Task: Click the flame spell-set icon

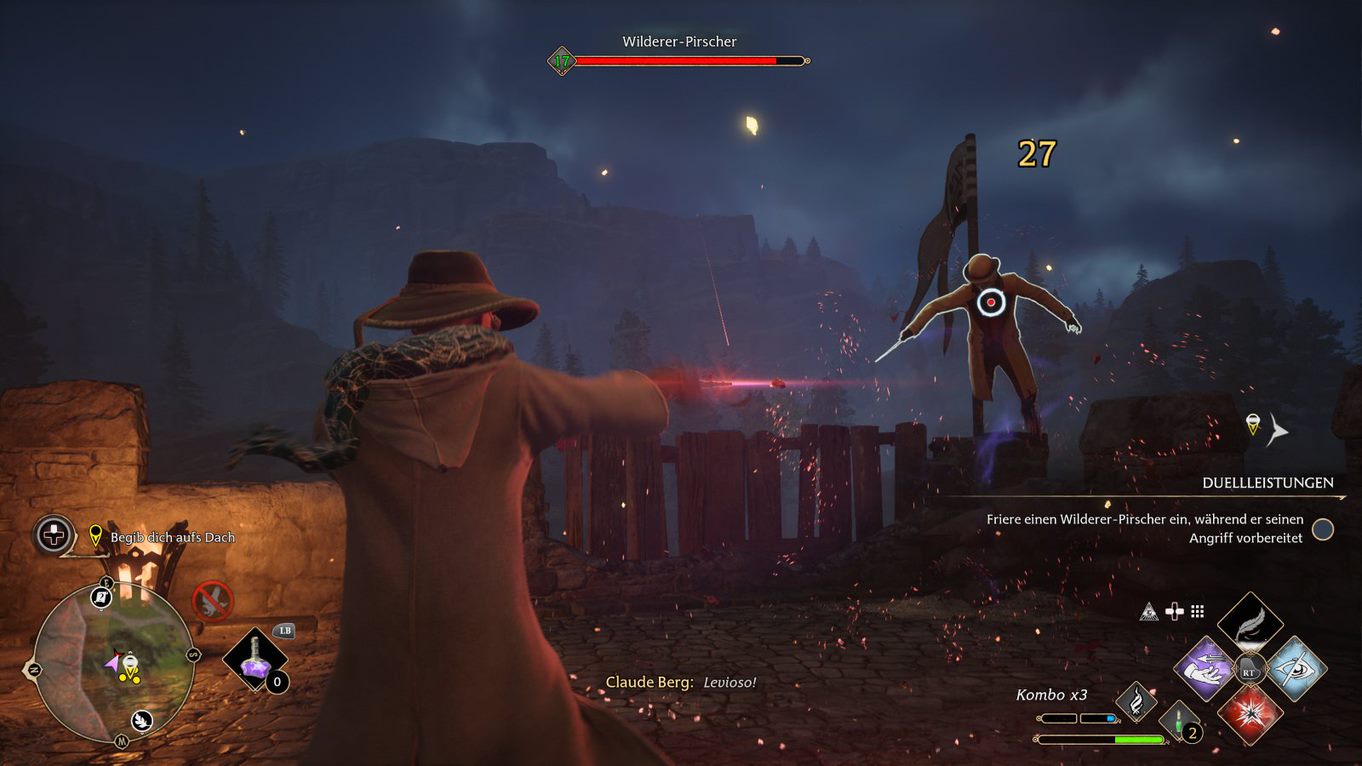Action: [x=1138, y=700]
